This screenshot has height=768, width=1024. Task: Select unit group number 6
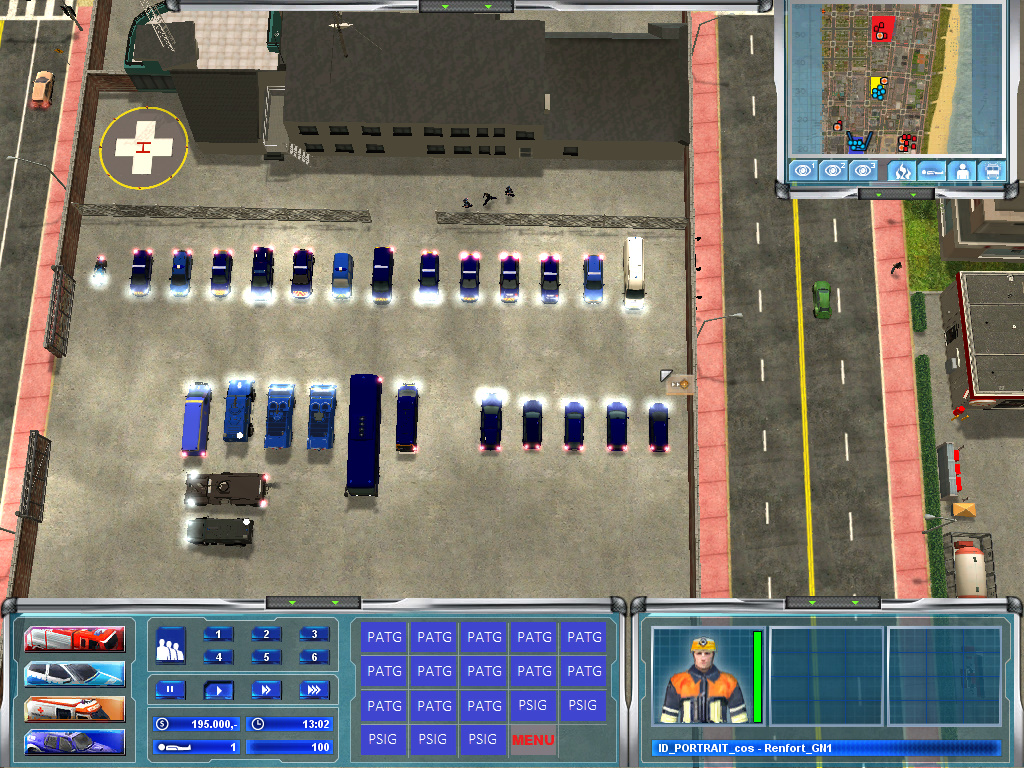pyautogui.click(x=313, y=657)
